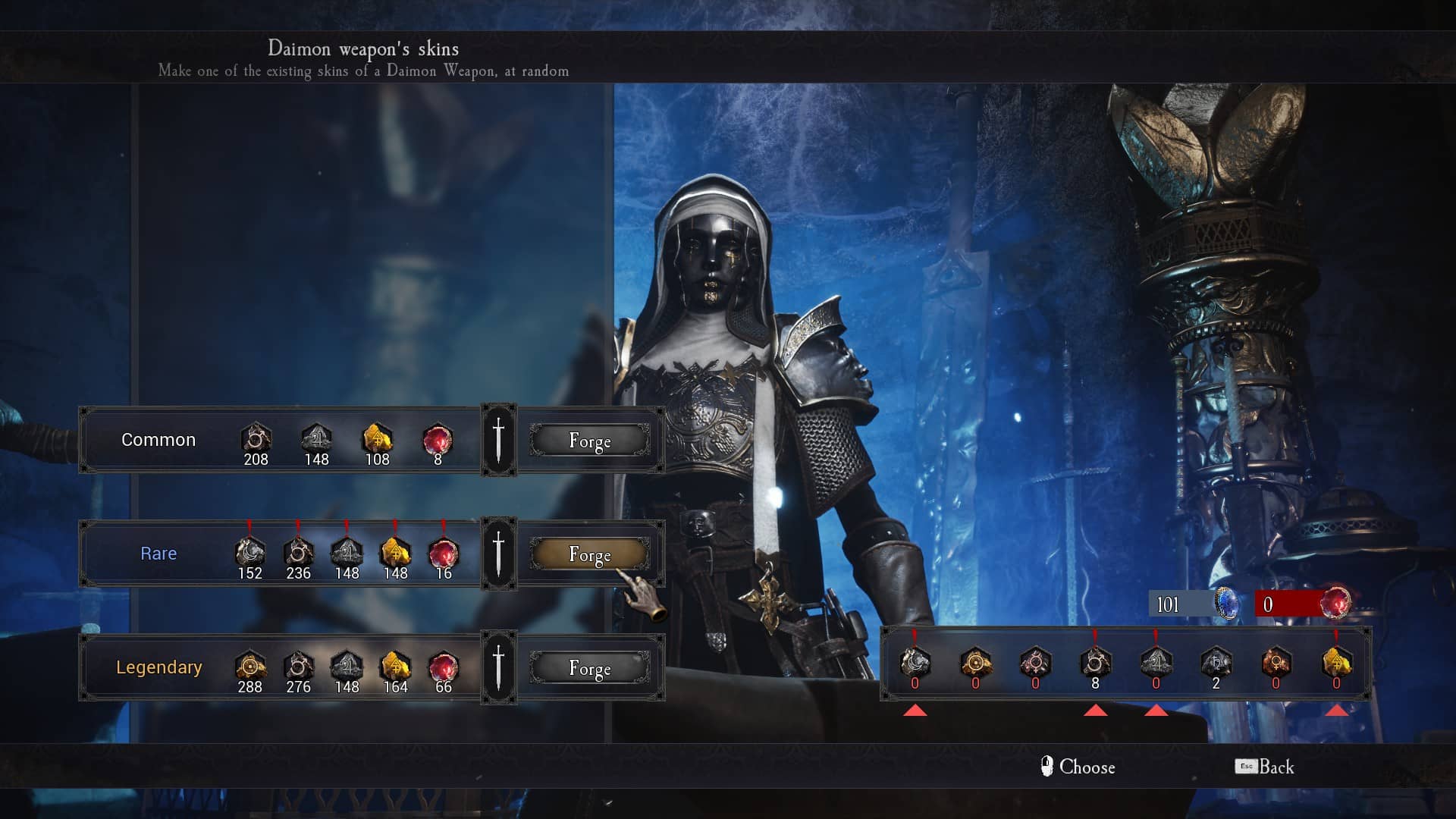
Task: Select the Common rarity row label
Action: click(158, 440)
